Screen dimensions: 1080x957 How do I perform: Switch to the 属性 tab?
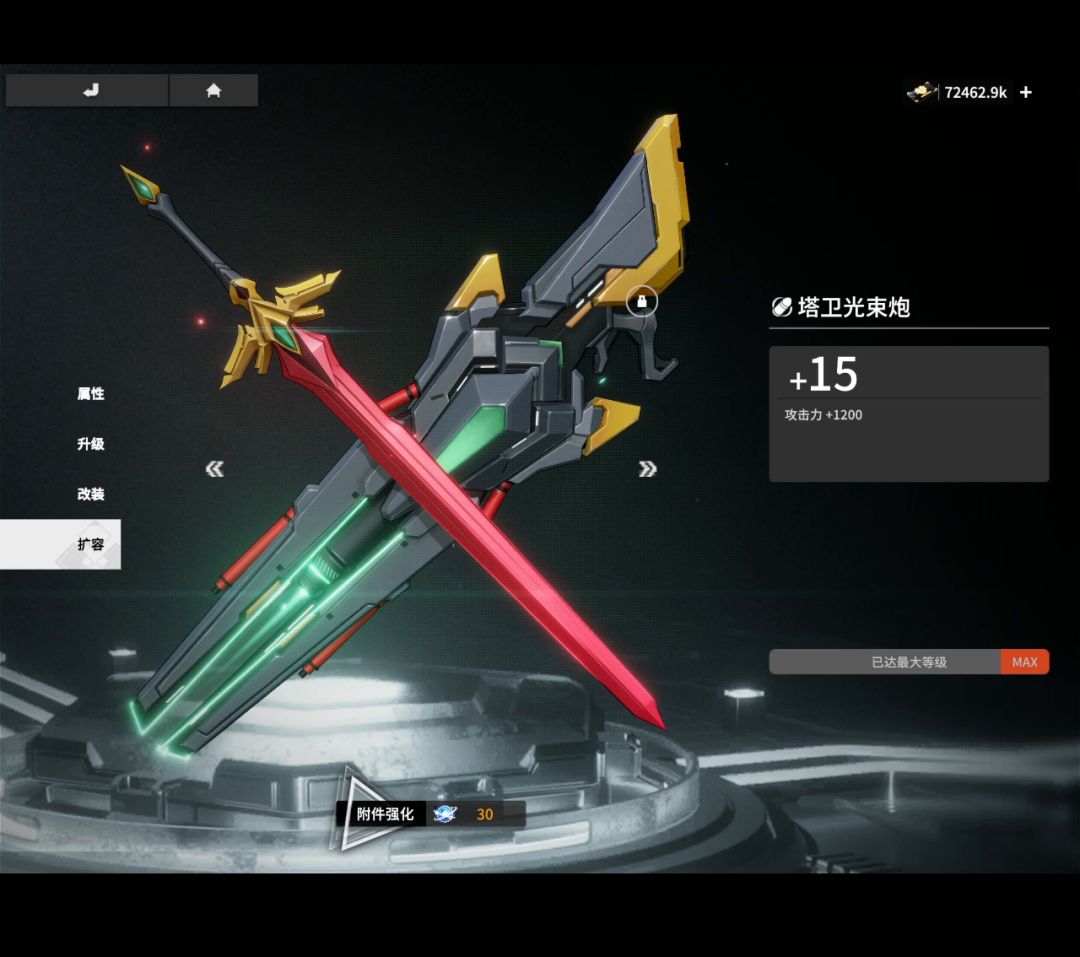tap(91, 394)
